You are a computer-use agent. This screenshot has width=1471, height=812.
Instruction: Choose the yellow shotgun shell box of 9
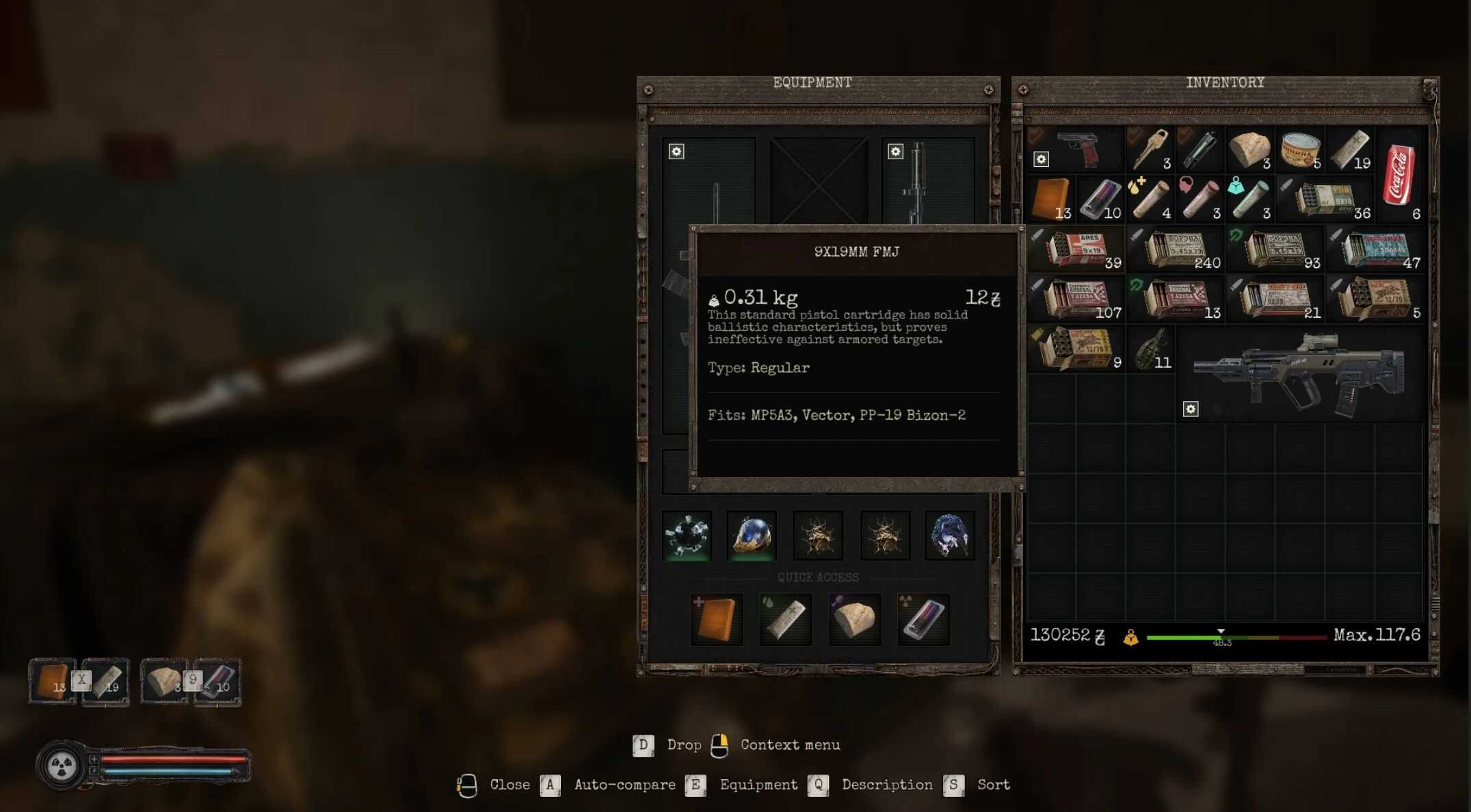pos(1075,349)
